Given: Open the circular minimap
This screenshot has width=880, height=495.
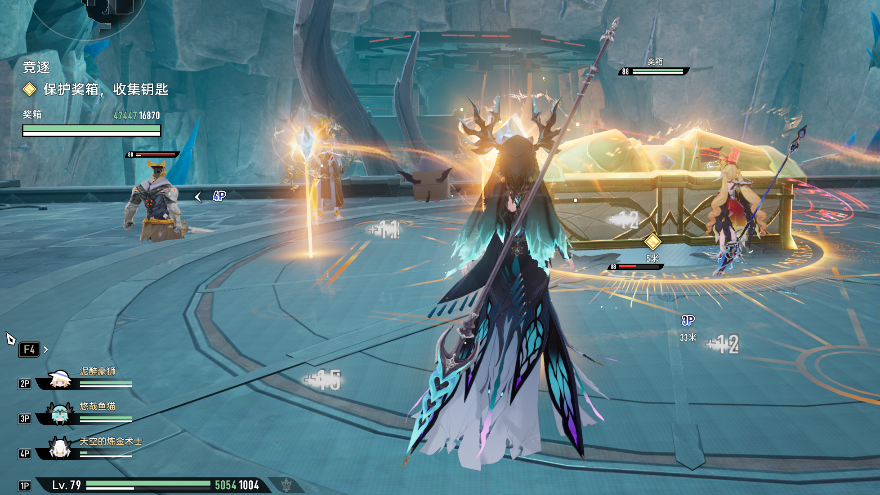Looking at the screenshot, I should (x=108, y=10).
